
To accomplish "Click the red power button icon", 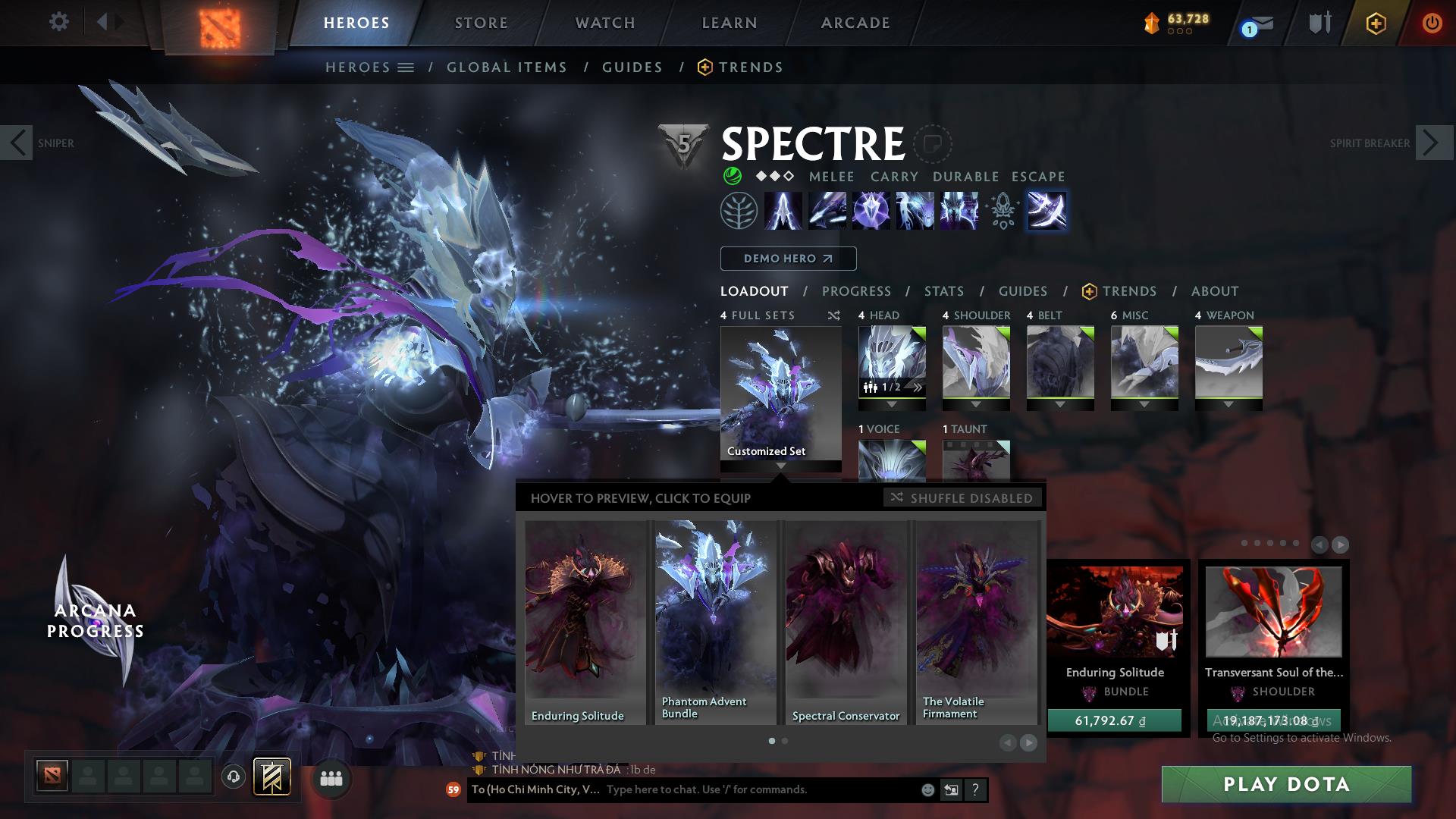I will tap(1432, 22).
